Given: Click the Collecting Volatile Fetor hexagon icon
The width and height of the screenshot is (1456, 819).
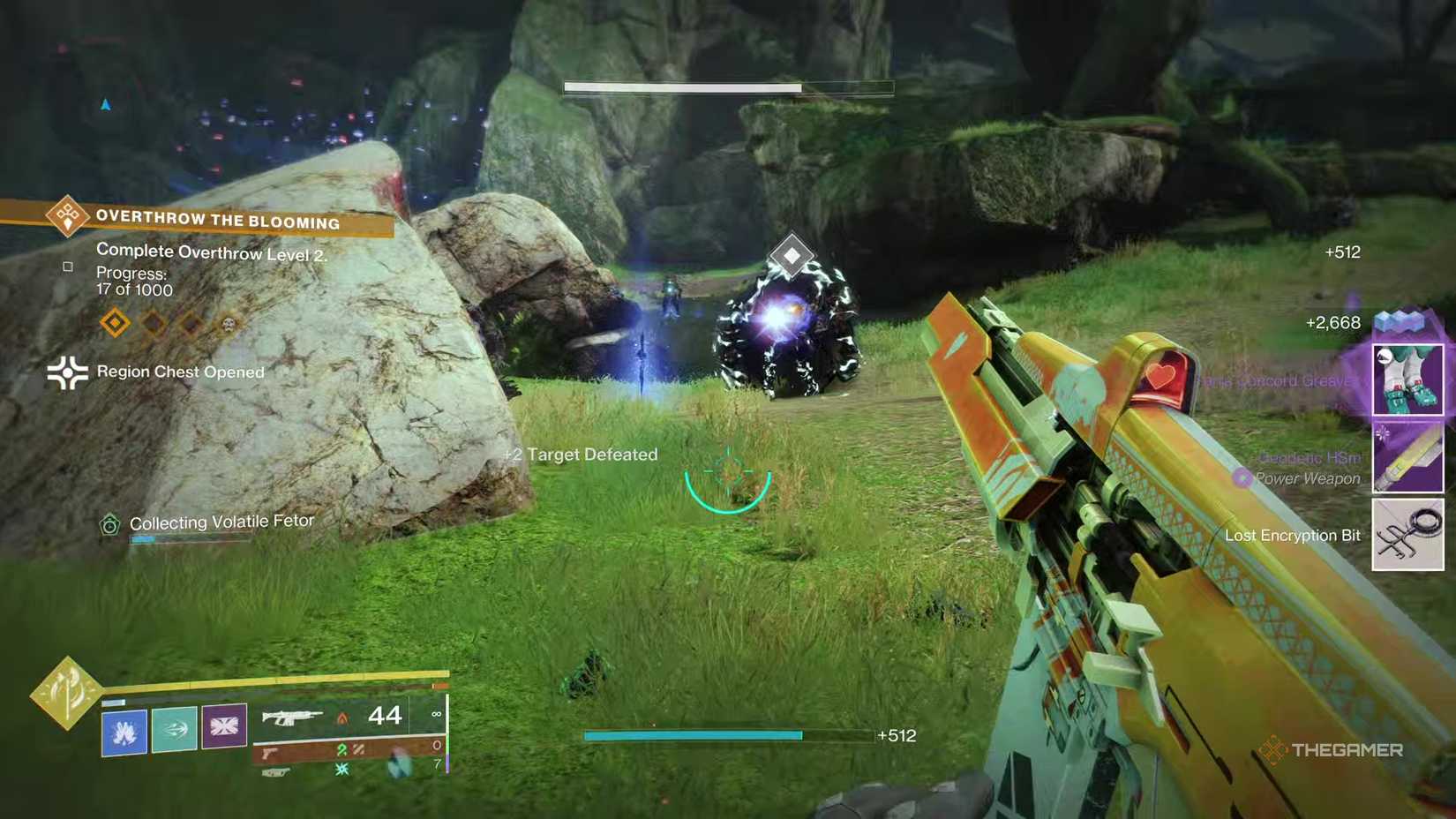Looking at the screenshot, I should [109, 522].
